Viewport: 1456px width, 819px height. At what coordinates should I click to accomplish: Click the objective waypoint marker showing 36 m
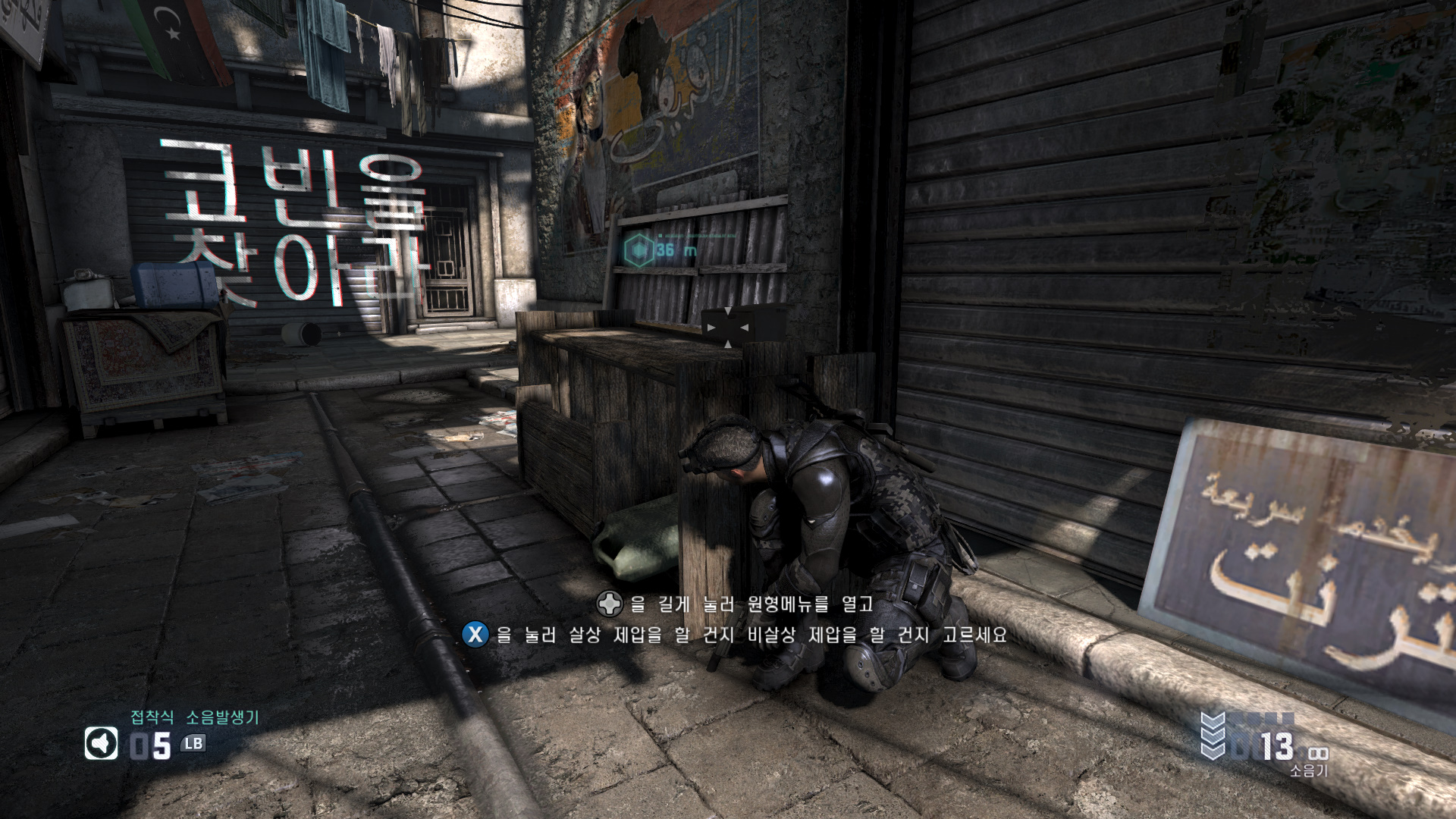pyautogui.click(x=639, y=249)
